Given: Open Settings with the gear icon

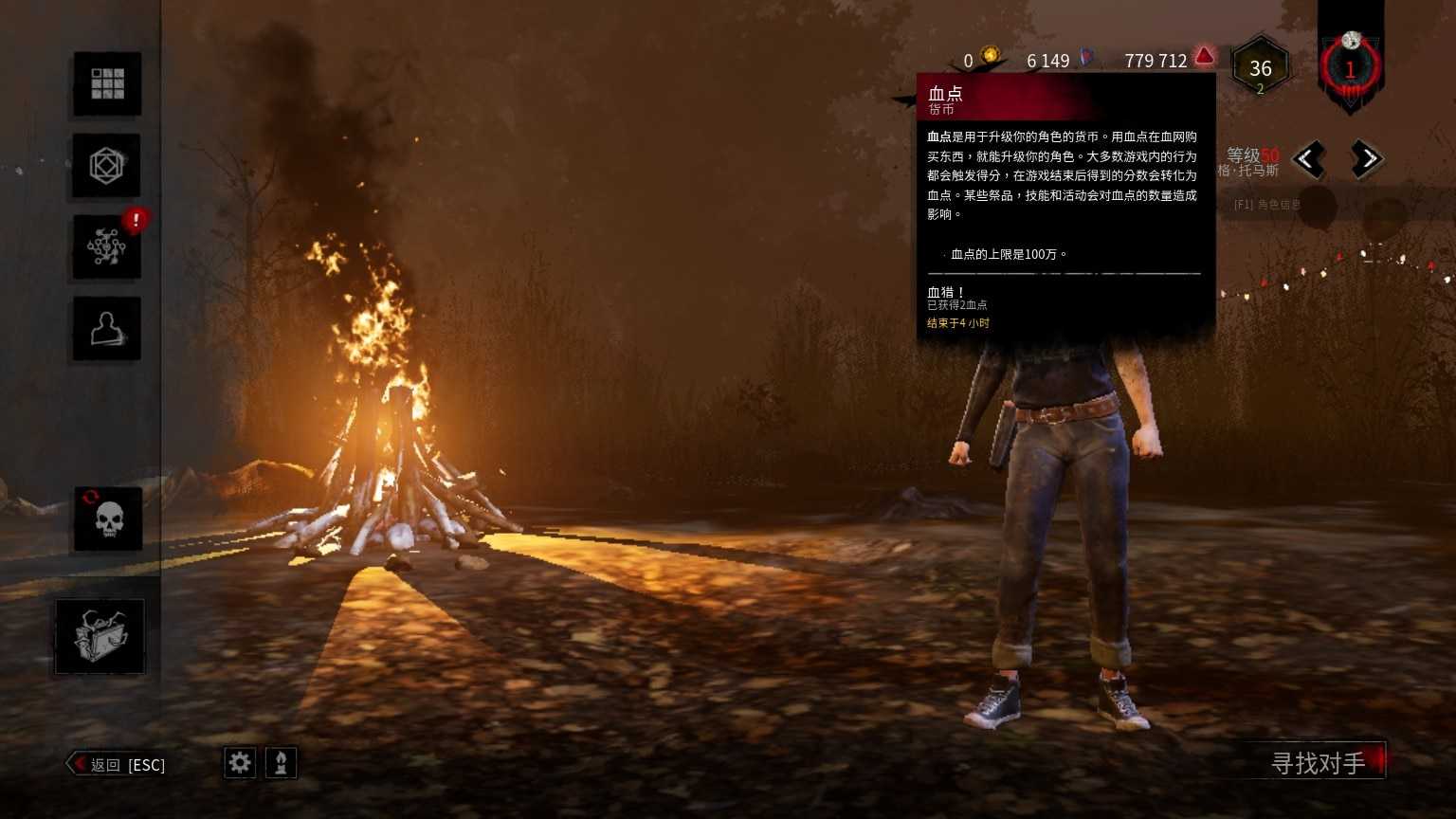Looking at the screenshot, I should click(239, 762).
